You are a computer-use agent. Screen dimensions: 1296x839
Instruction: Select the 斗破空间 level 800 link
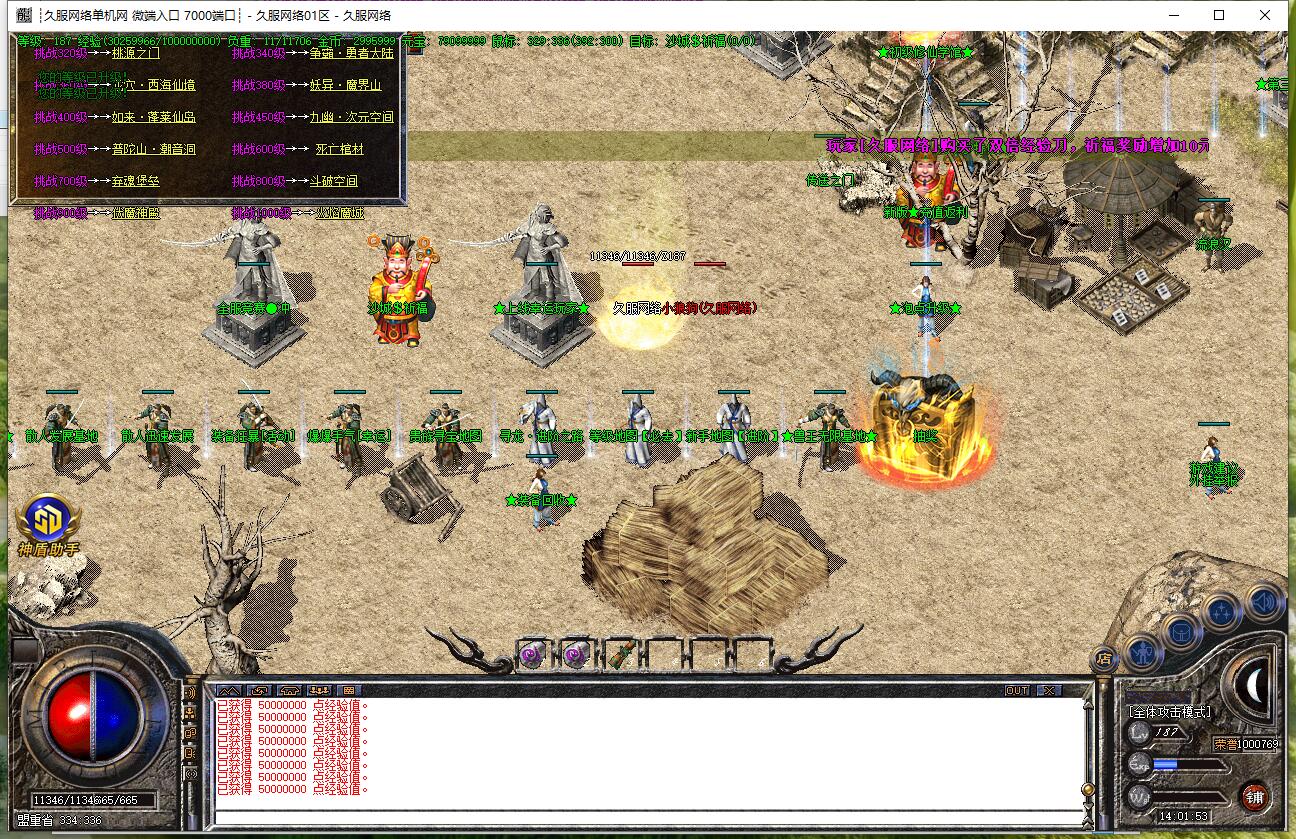tap(333, 181)
